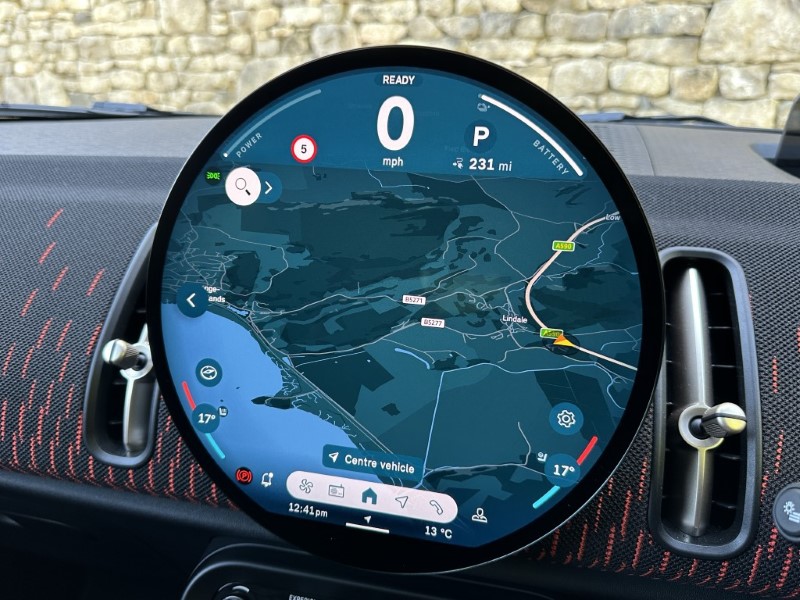Open the driver profile icon
The image size is (800, 600).
point(480,516)
